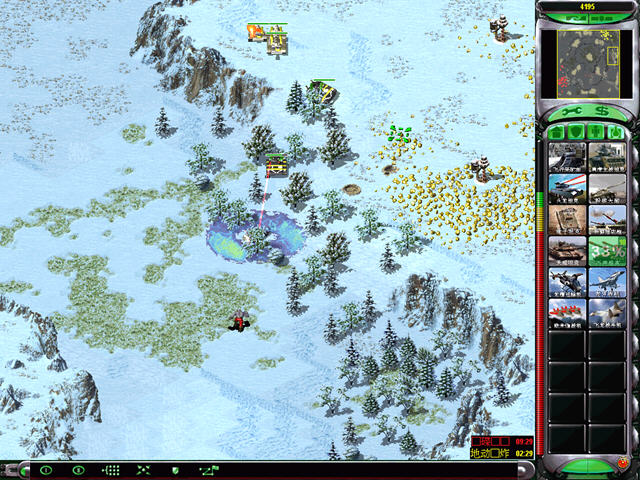Select the highlighted vehicles build tab
640x480 pixels.
pos(616,132)
